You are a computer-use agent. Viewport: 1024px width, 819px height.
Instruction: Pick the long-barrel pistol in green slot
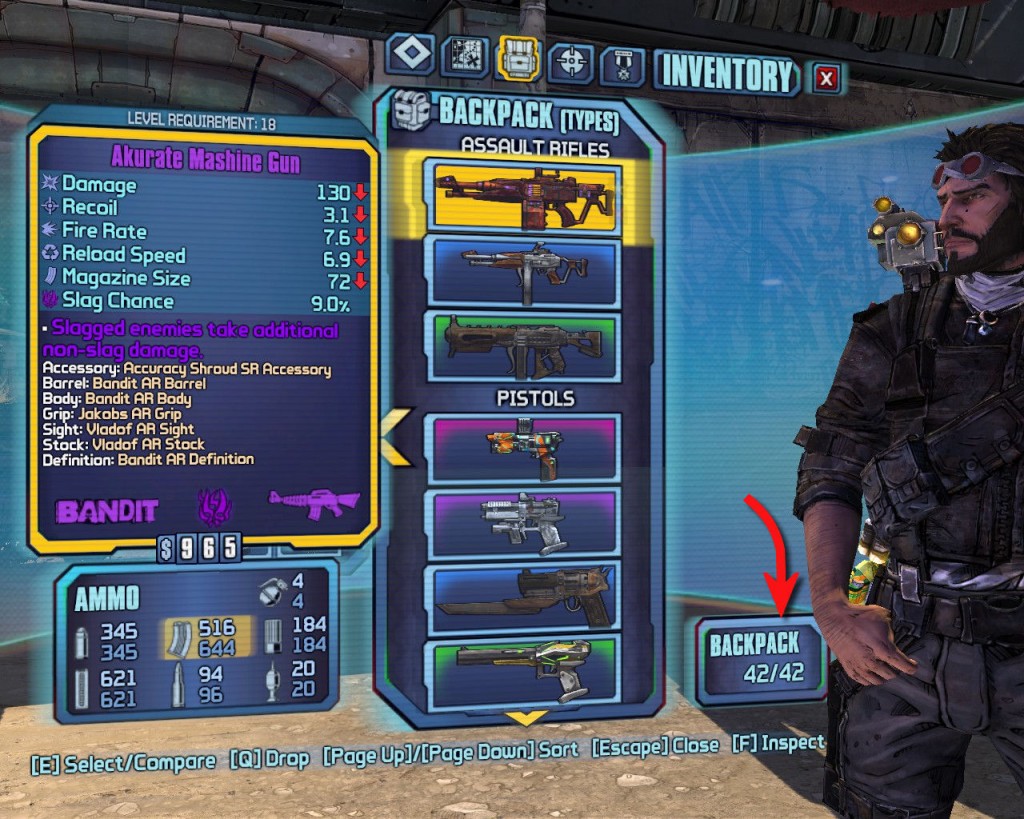pos(526,664)
